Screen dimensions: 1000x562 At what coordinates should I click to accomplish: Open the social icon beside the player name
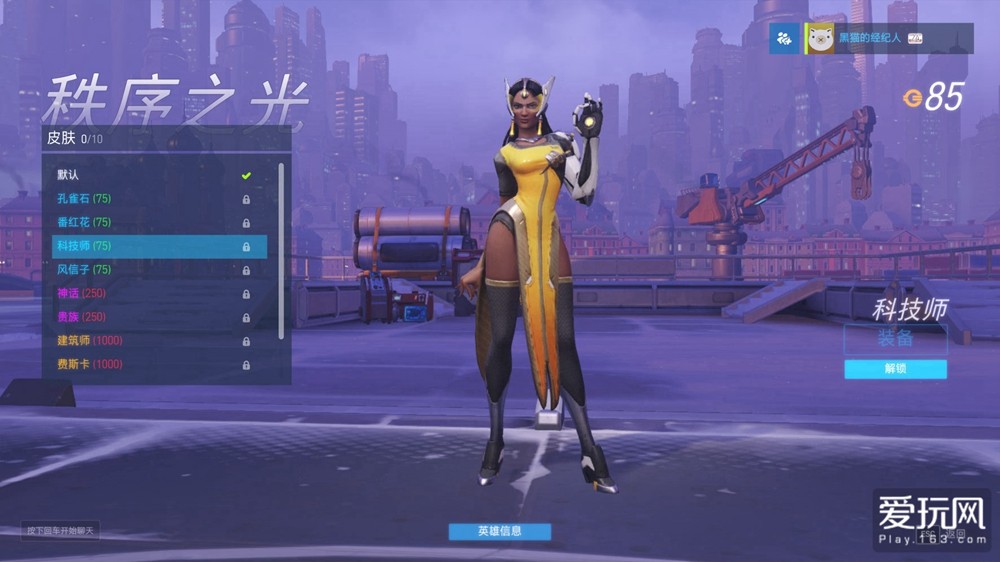click(784, 39)
